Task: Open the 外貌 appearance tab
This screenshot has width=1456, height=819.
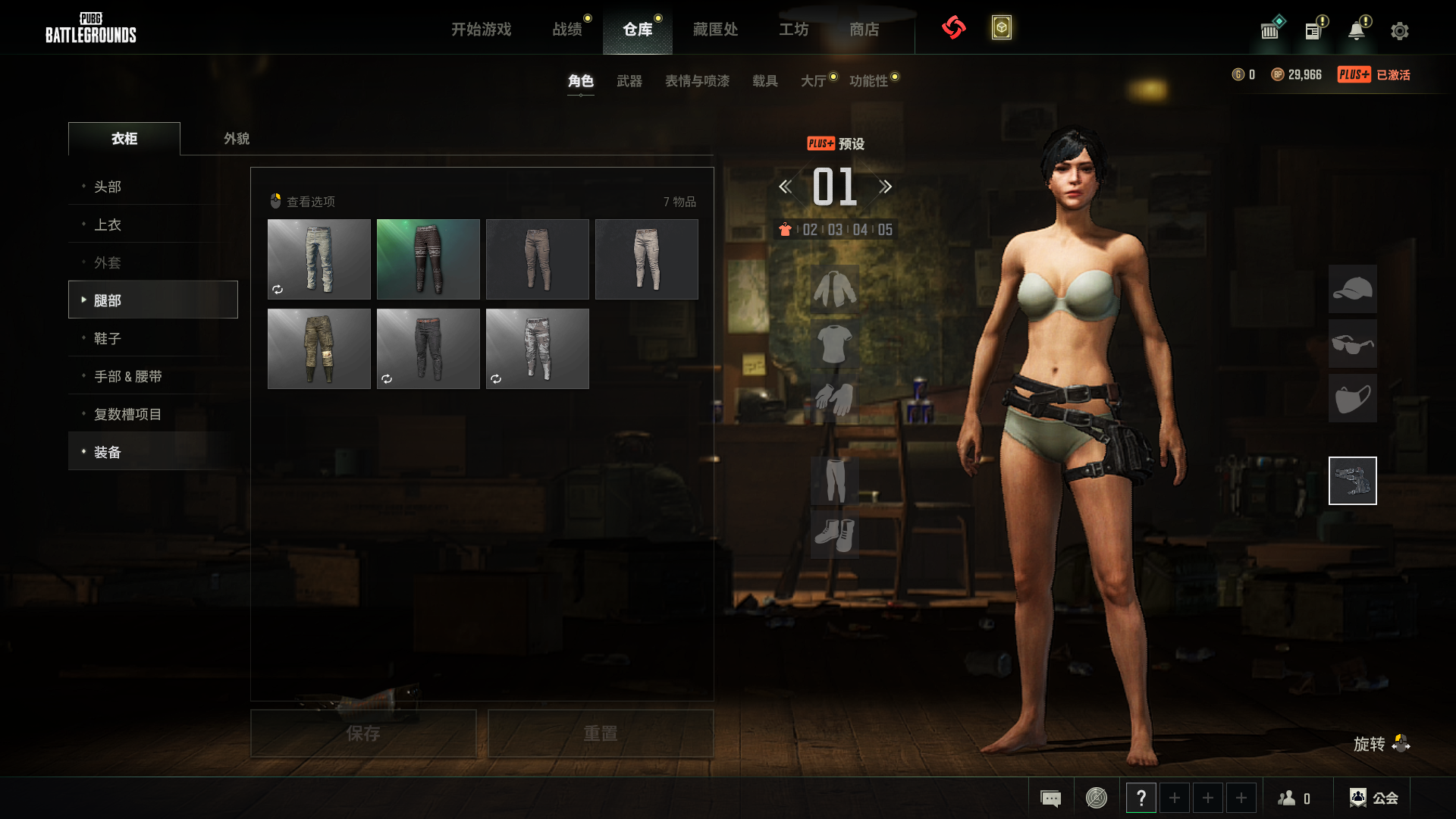Action: click(236, 139)
